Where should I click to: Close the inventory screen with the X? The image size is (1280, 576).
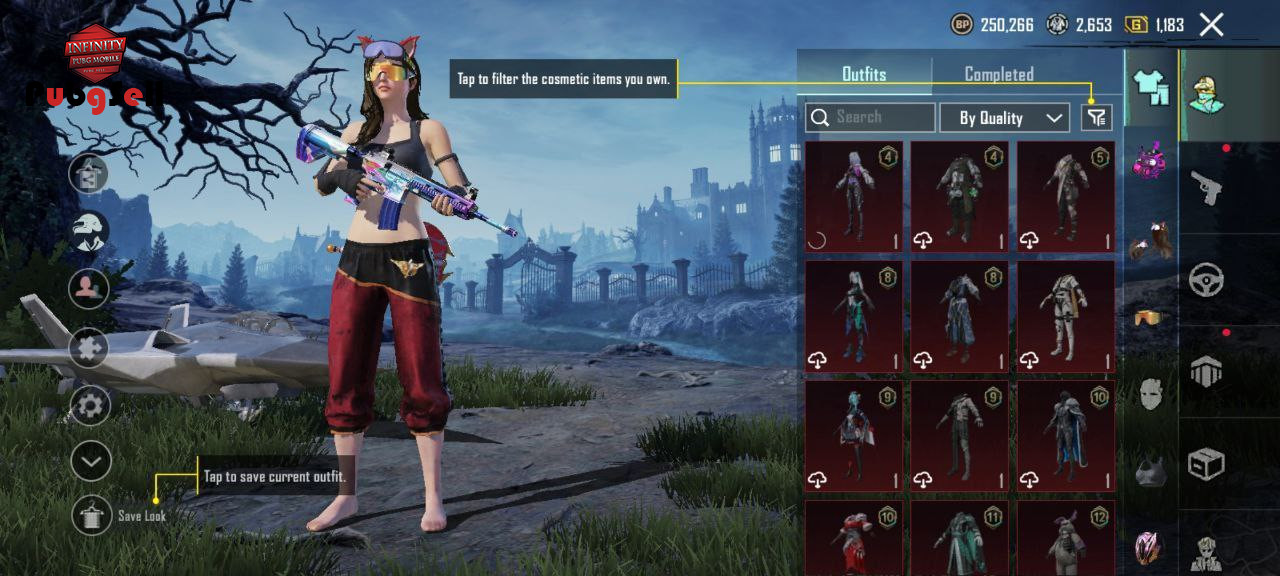pos(1211,25)
